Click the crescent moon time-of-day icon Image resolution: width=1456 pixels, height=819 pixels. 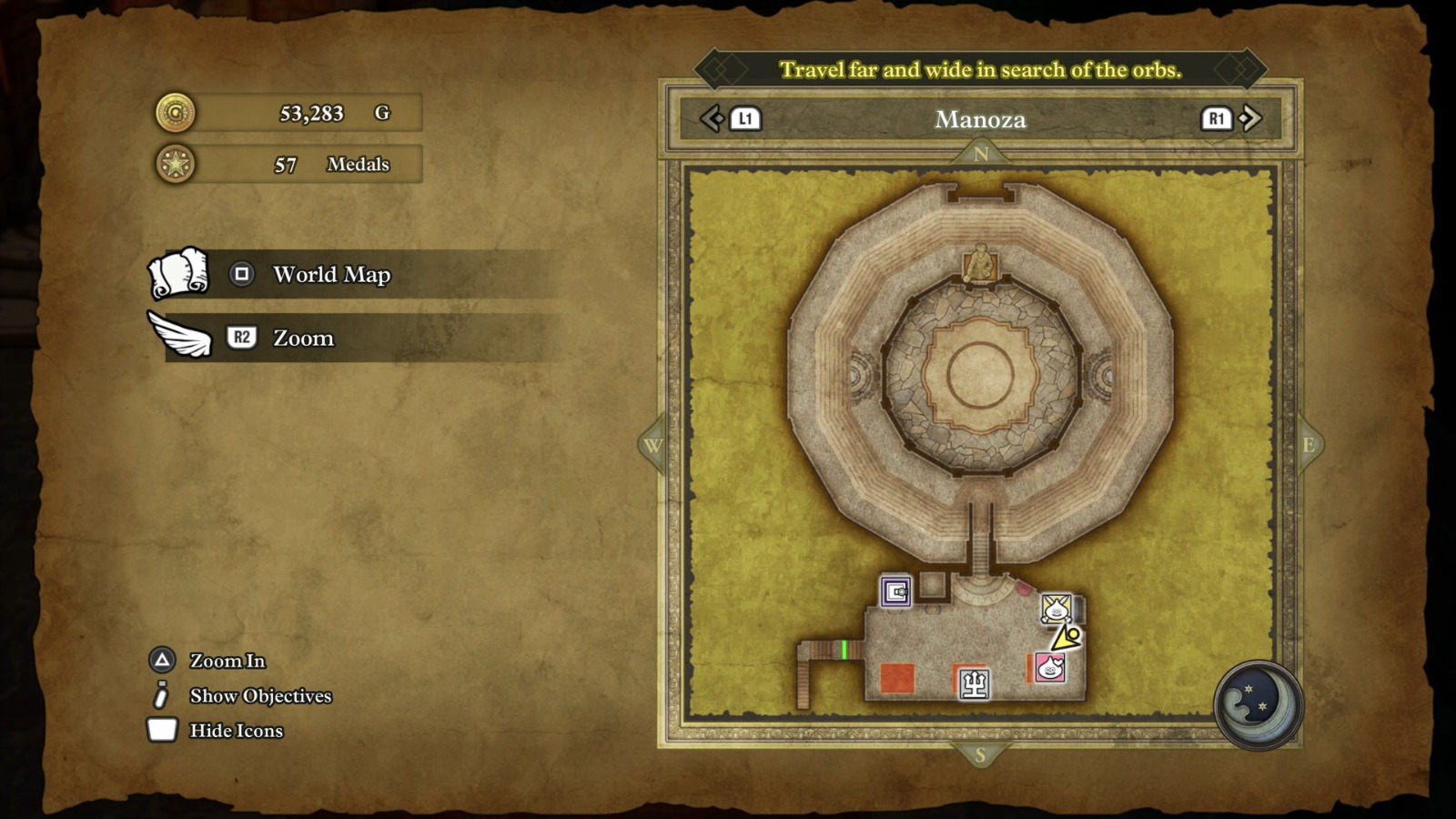click(x=1258, y=705)
